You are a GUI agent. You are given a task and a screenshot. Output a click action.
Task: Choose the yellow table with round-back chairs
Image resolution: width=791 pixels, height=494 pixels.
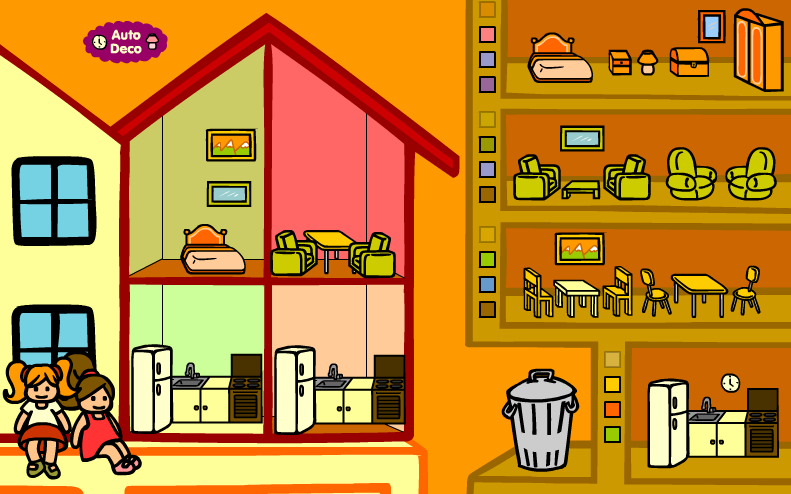(699, 291)
